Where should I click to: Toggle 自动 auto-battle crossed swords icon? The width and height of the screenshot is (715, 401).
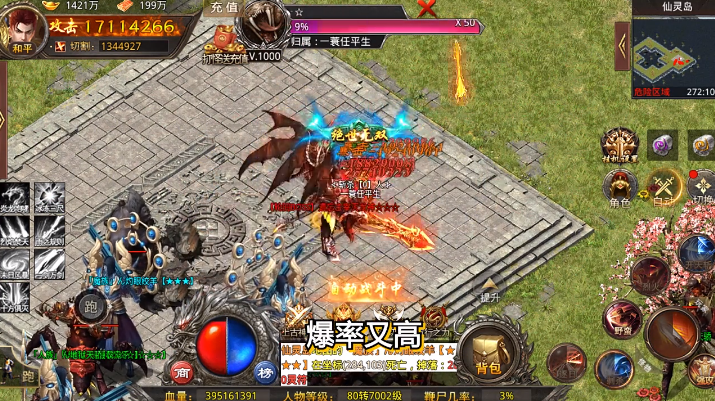(x=663, y=184)
